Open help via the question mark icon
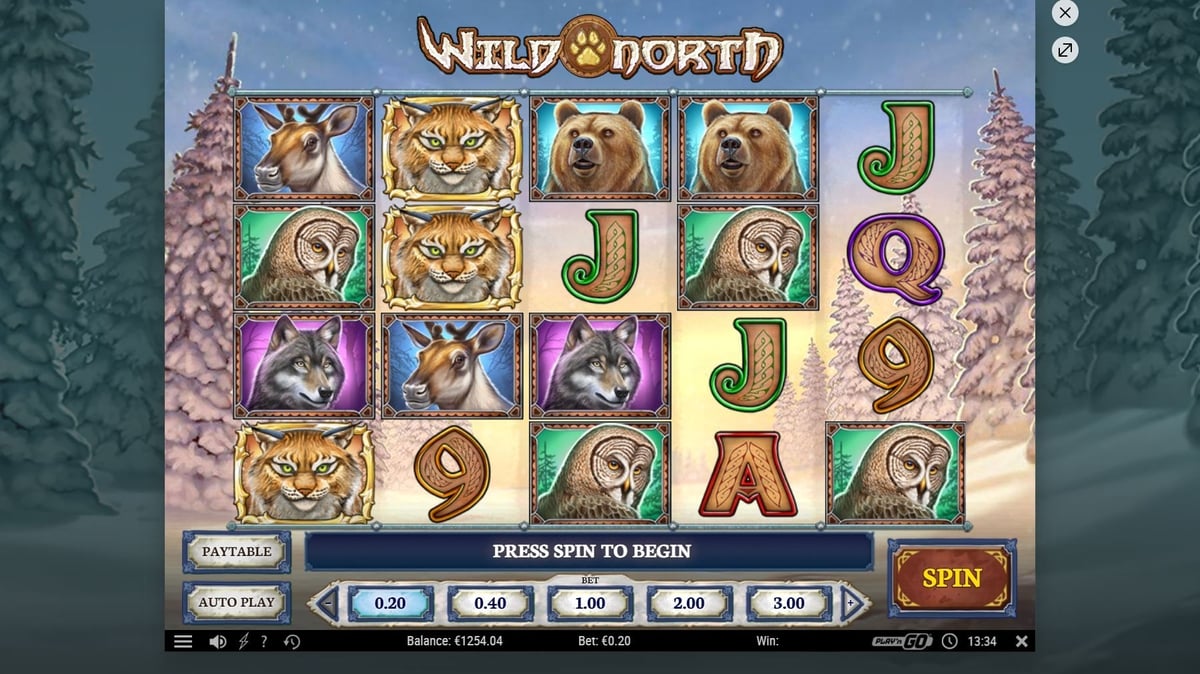1200x674 pixels. (x=264, y=641)
